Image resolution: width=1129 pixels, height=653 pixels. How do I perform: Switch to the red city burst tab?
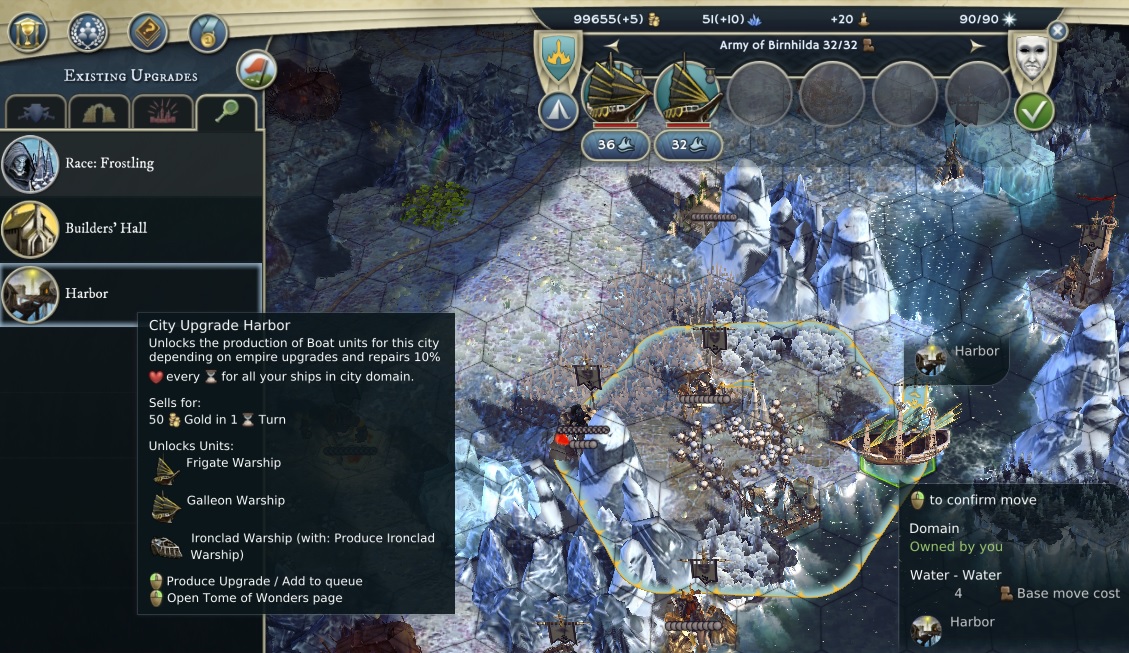point(162,113)
